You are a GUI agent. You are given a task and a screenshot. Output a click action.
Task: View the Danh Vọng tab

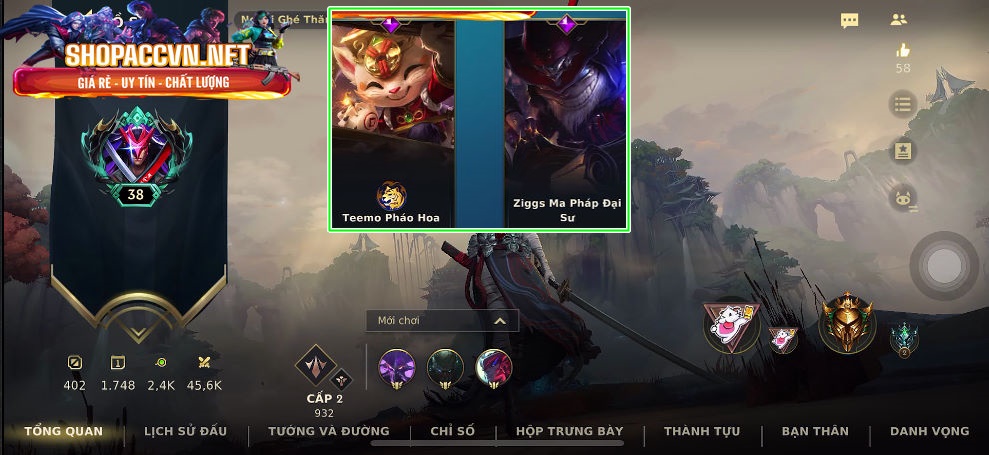pos(929,431)
